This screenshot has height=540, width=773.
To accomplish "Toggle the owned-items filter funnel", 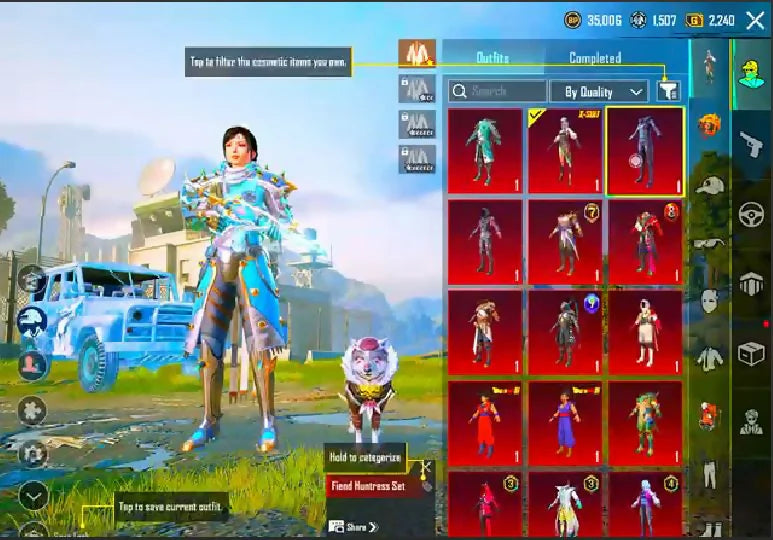I will coord(669,92).
